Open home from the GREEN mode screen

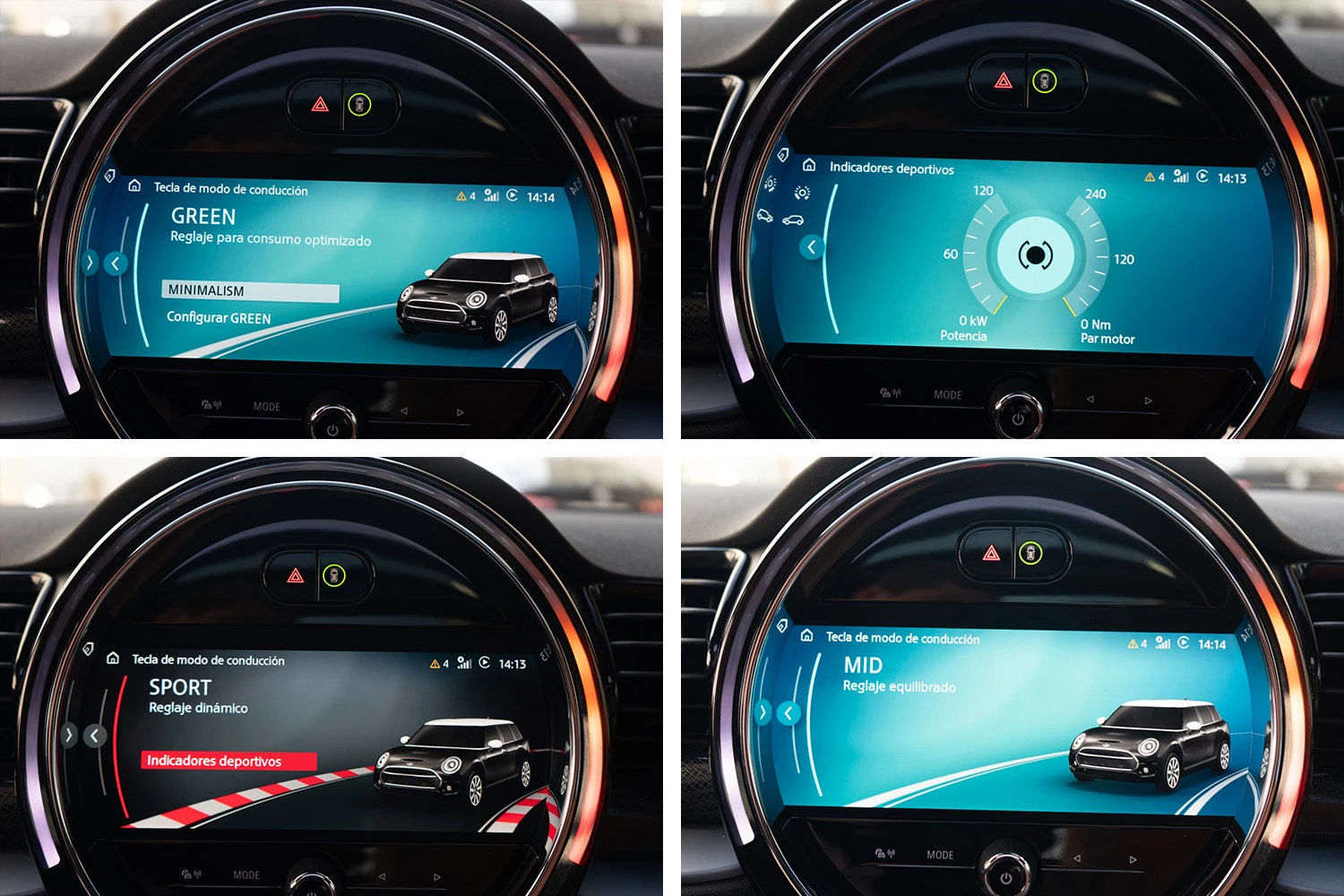point(134,185)
